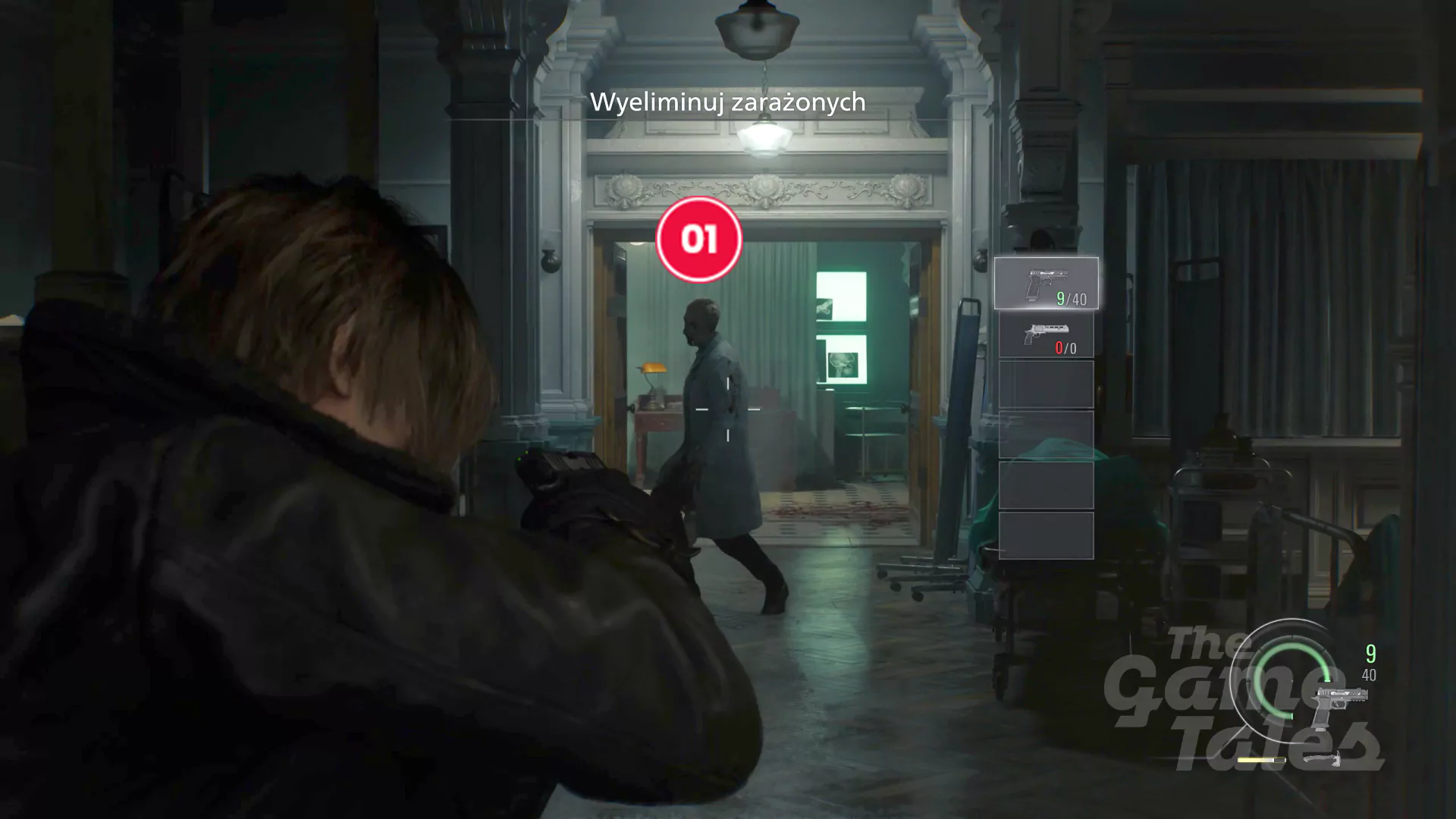Viewport: 1456px width, 819px height.
Task: Click the reserve ammo number 40
Action: pyautogui.click(x=1370, y=676)
